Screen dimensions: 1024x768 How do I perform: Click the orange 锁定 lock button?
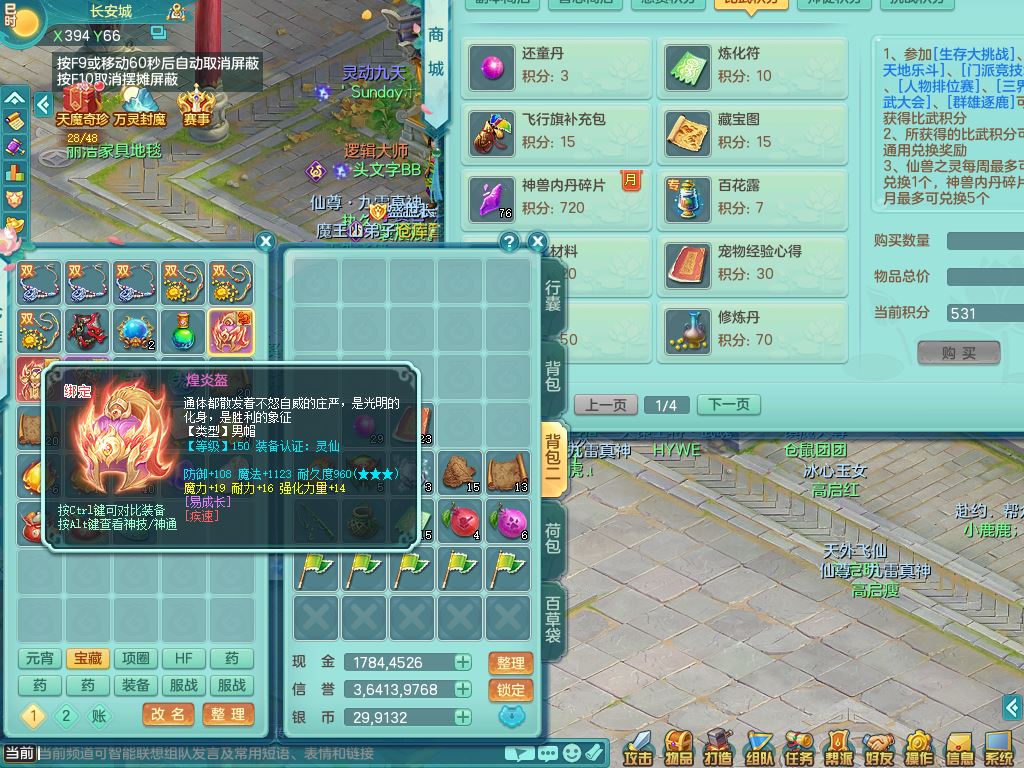pyautogui.click(x=510, y=690)
